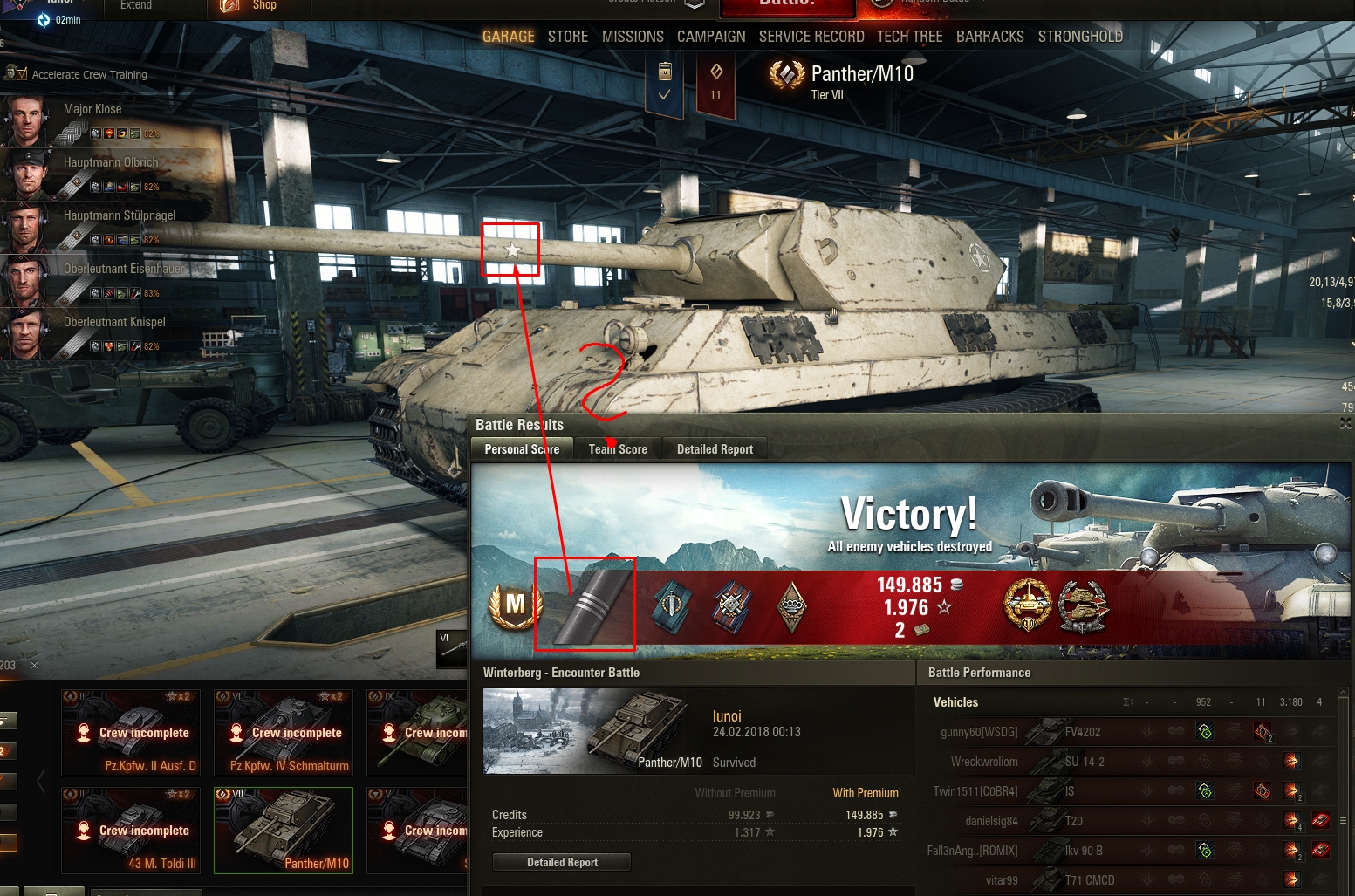Go to the Missions screen
1355x896 pixels.
[x=633, y=37]
